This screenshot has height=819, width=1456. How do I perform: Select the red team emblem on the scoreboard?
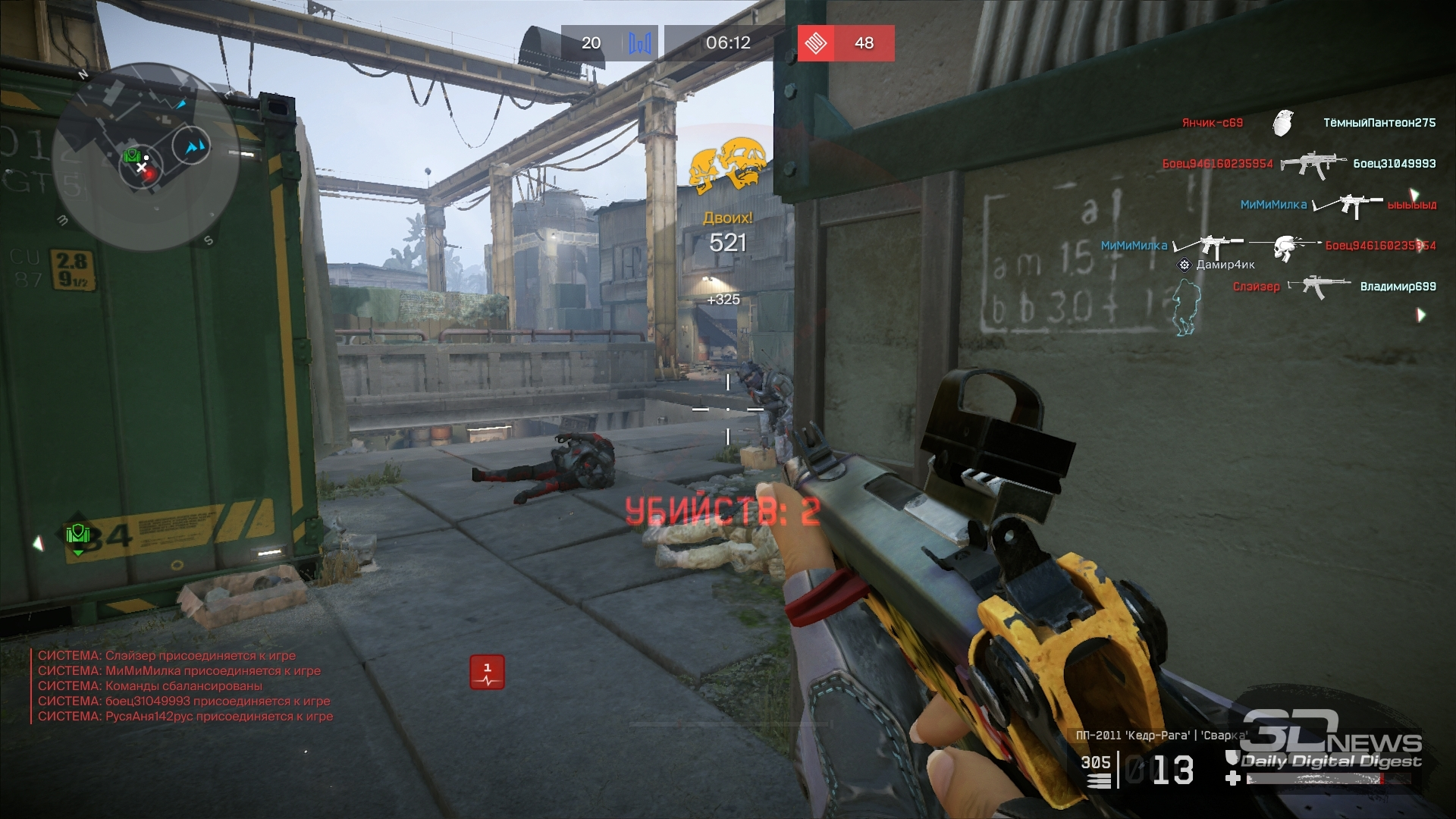coord(816,43)
